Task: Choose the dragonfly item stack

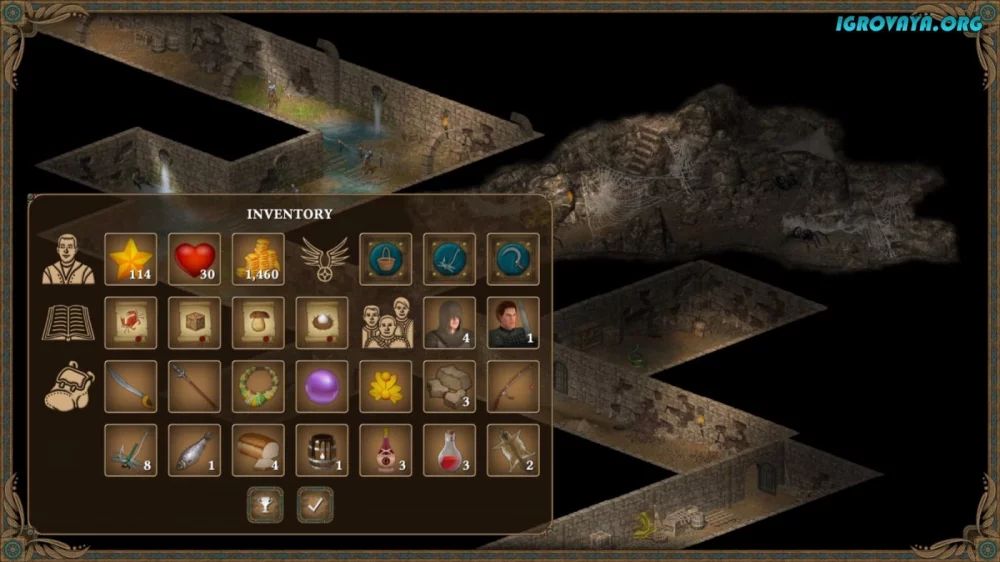Action: tap(130, 450)
